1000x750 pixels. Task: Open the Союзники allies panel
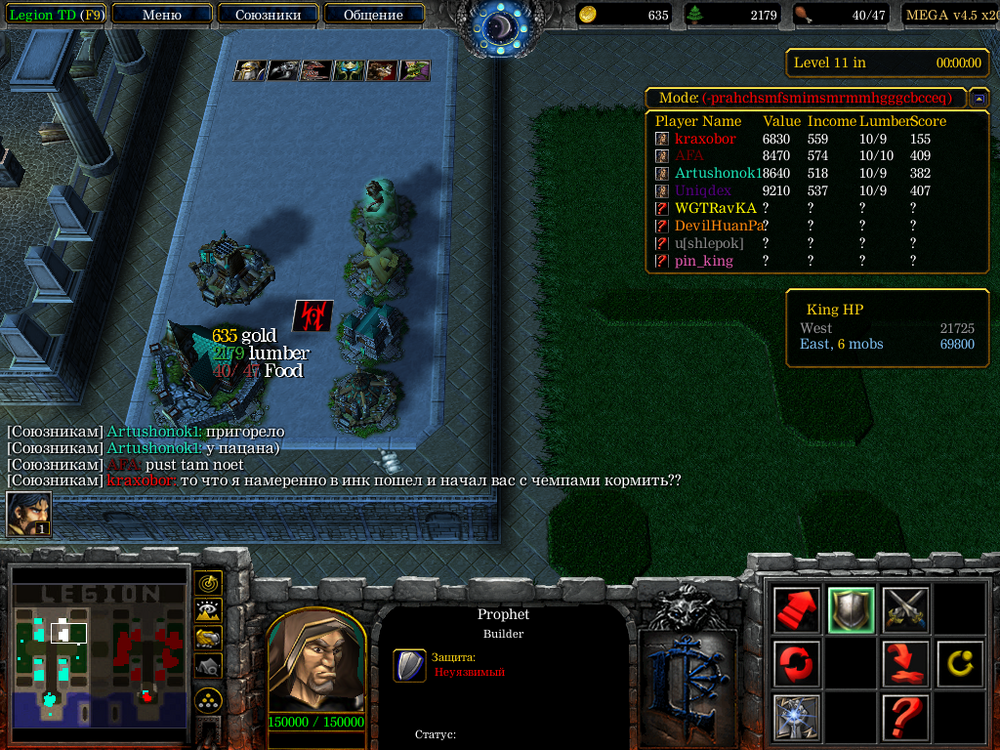tap(266, 15)
